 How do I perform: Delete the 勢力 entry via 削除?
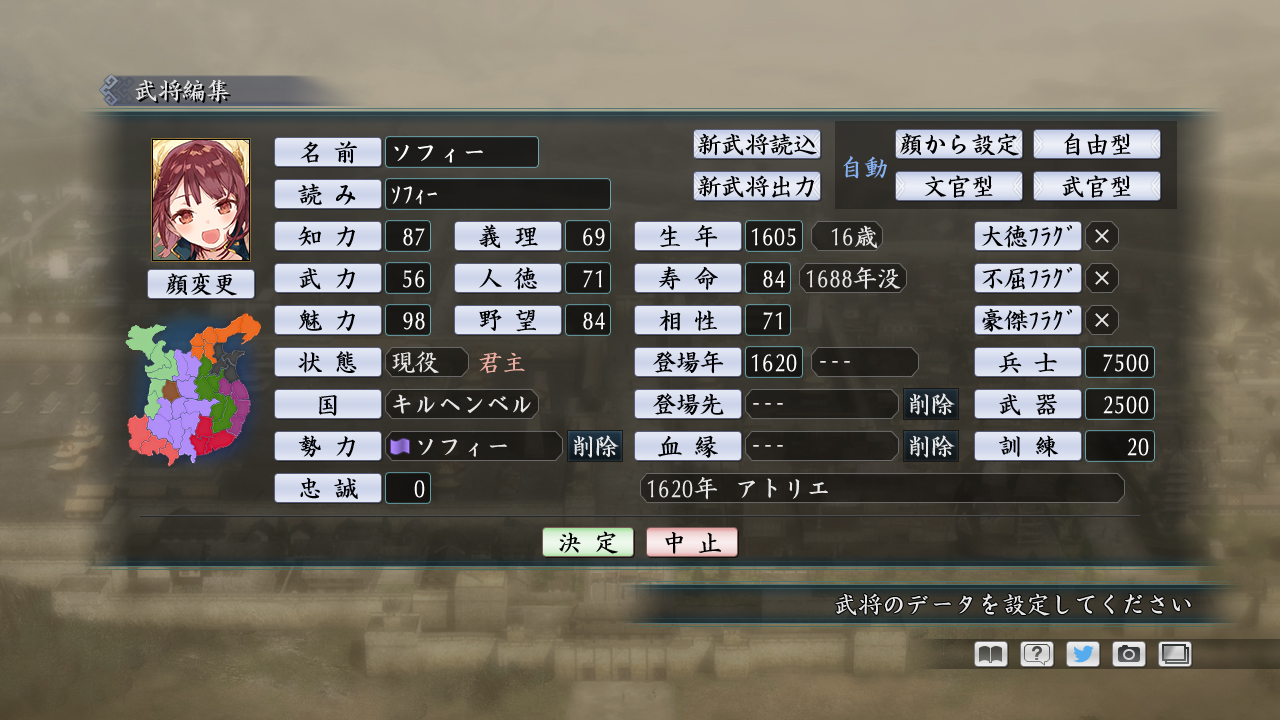(595, 446)
